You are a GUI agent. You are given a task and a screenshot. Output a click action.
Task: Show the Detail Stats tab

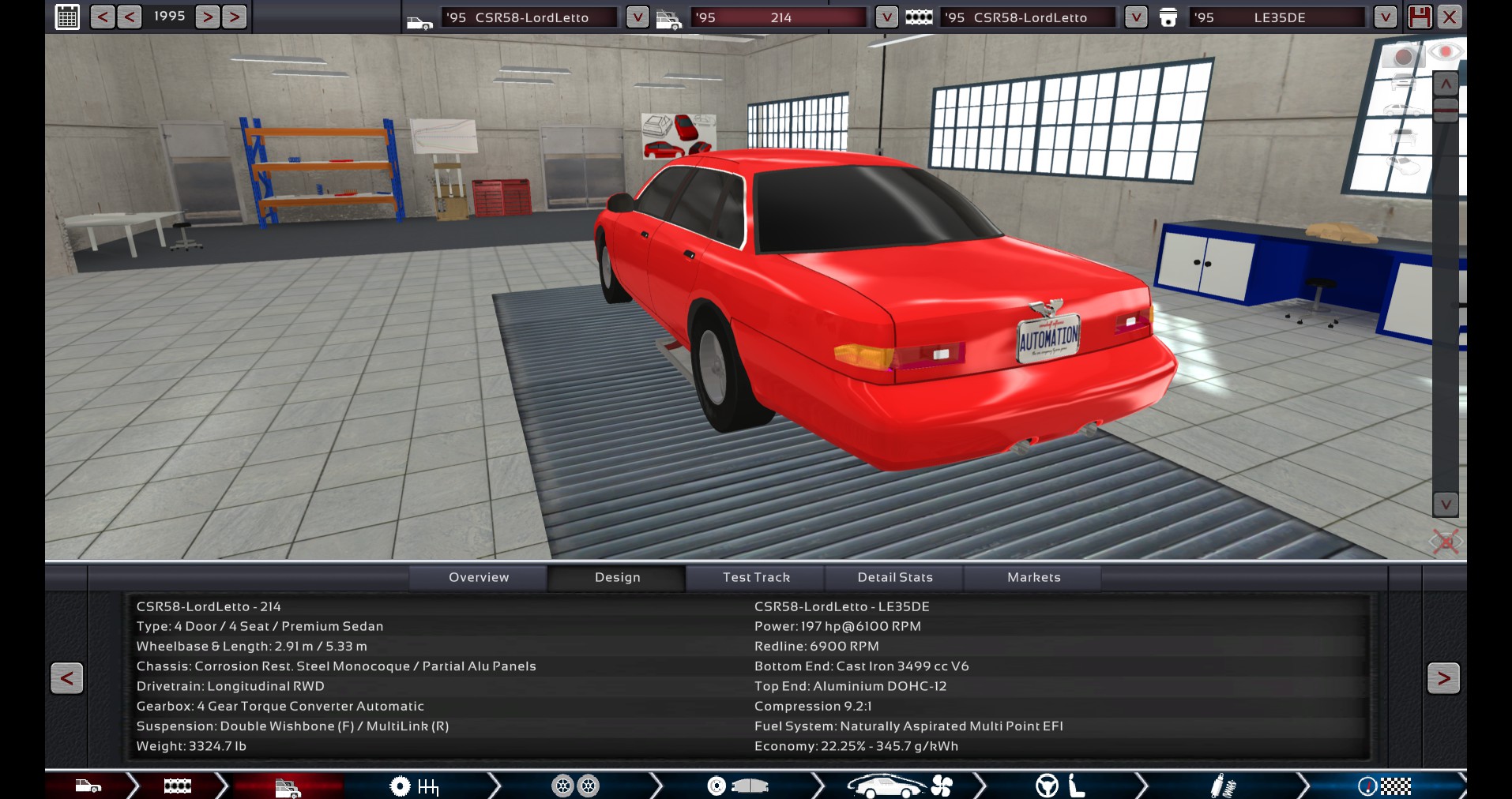click(895, 577)
